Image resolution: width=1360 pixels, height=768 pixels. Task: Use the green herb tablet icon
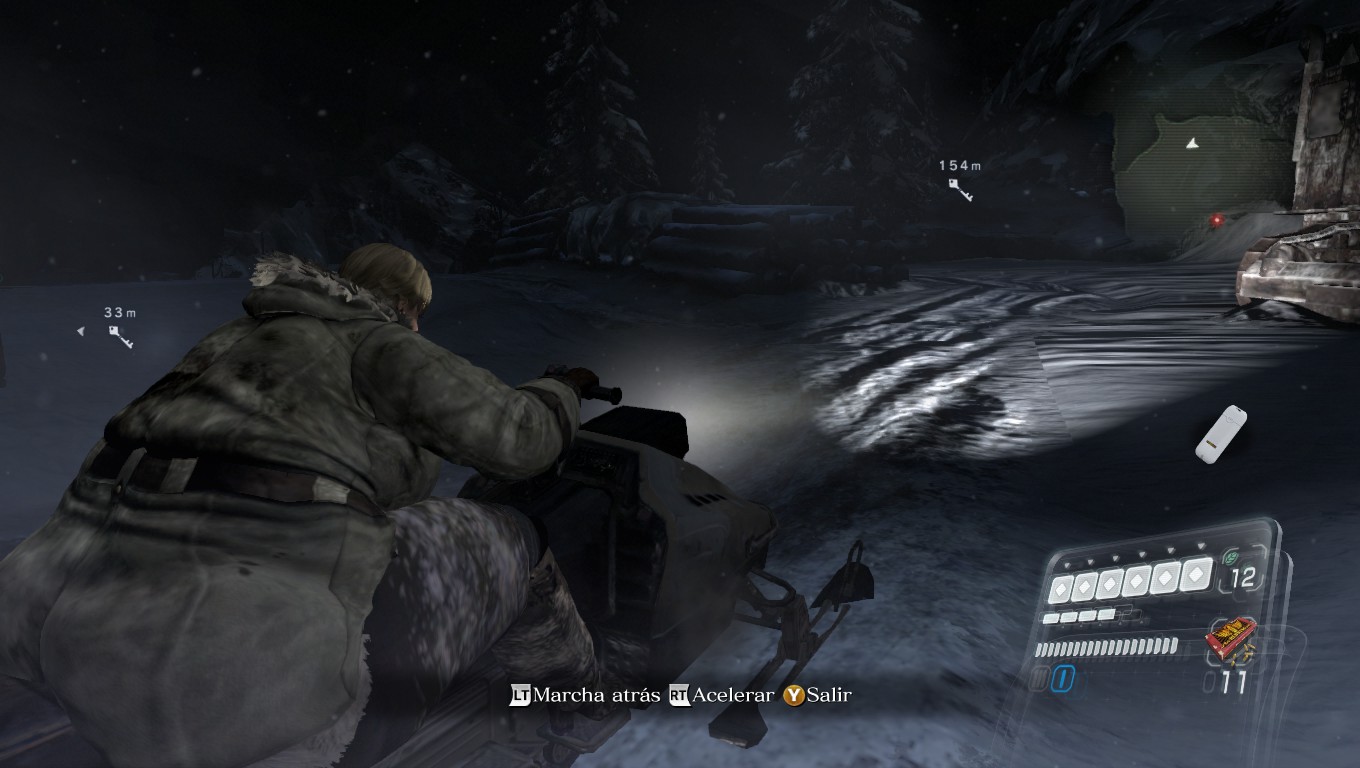click(1229, 559)
